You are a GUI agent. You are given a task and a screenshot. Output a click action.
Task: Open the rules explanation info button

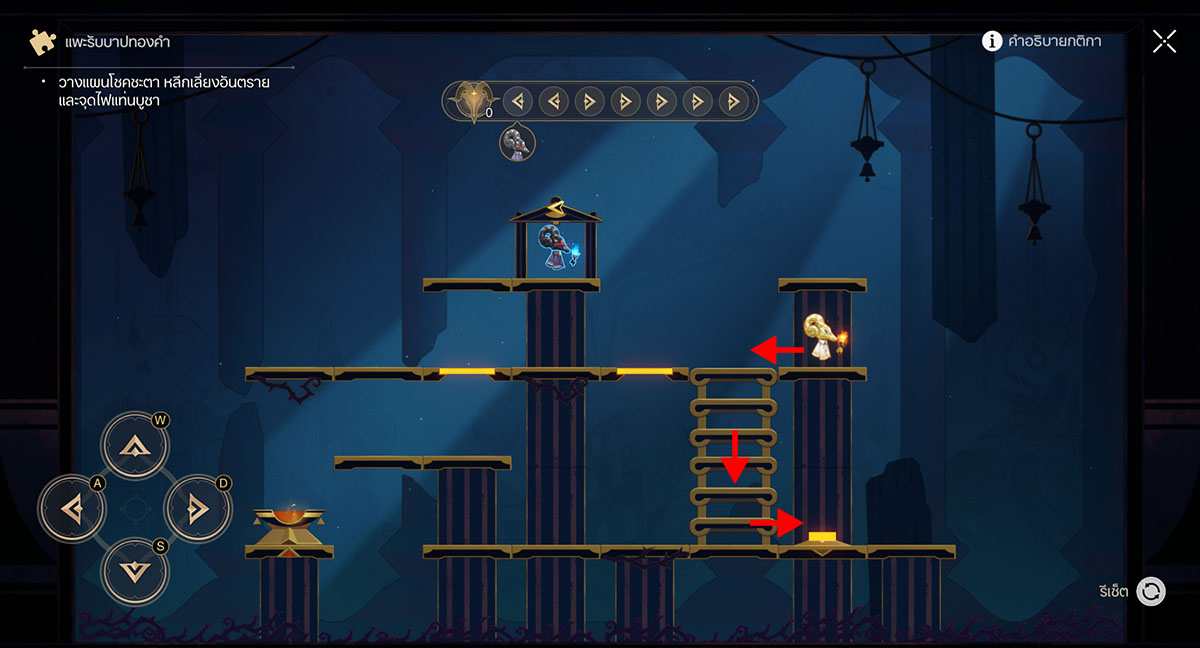[992, 41]
